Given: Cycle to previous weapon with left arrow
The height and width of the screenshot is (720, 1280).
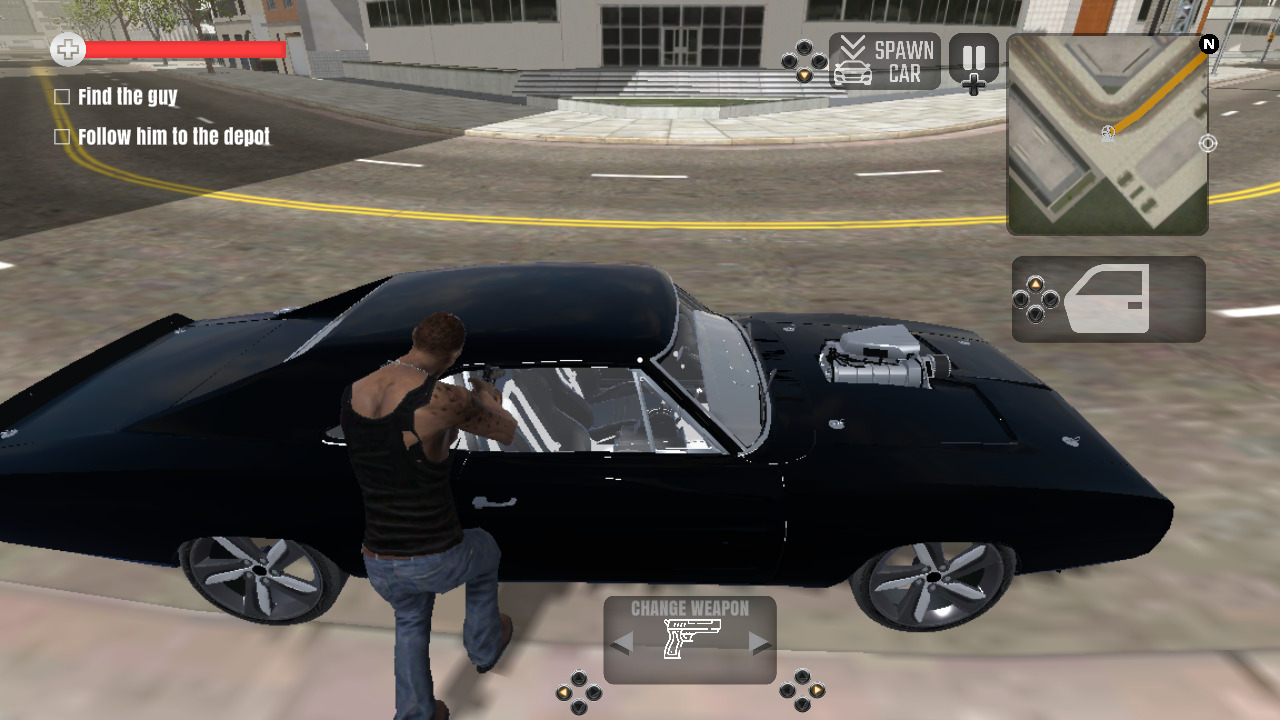Looking at the screenshot, I should 620,640.
